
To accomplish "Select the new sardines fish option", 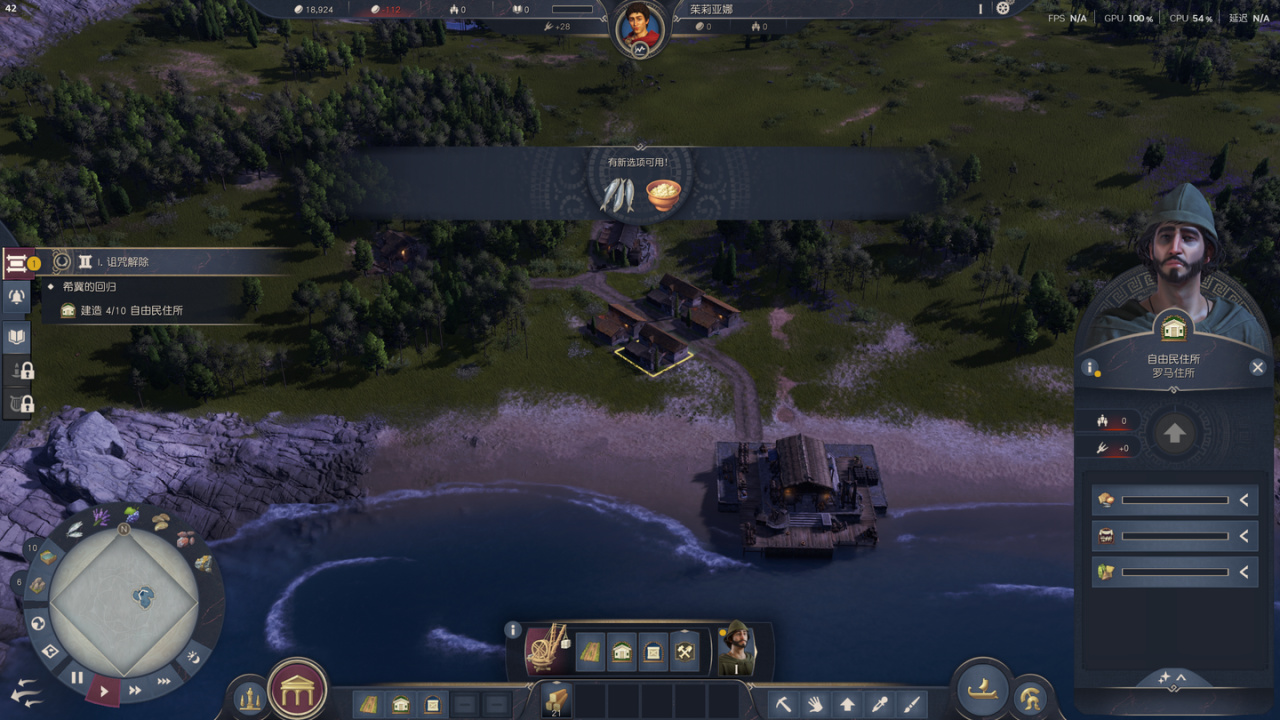I will [x=617, y=195].
